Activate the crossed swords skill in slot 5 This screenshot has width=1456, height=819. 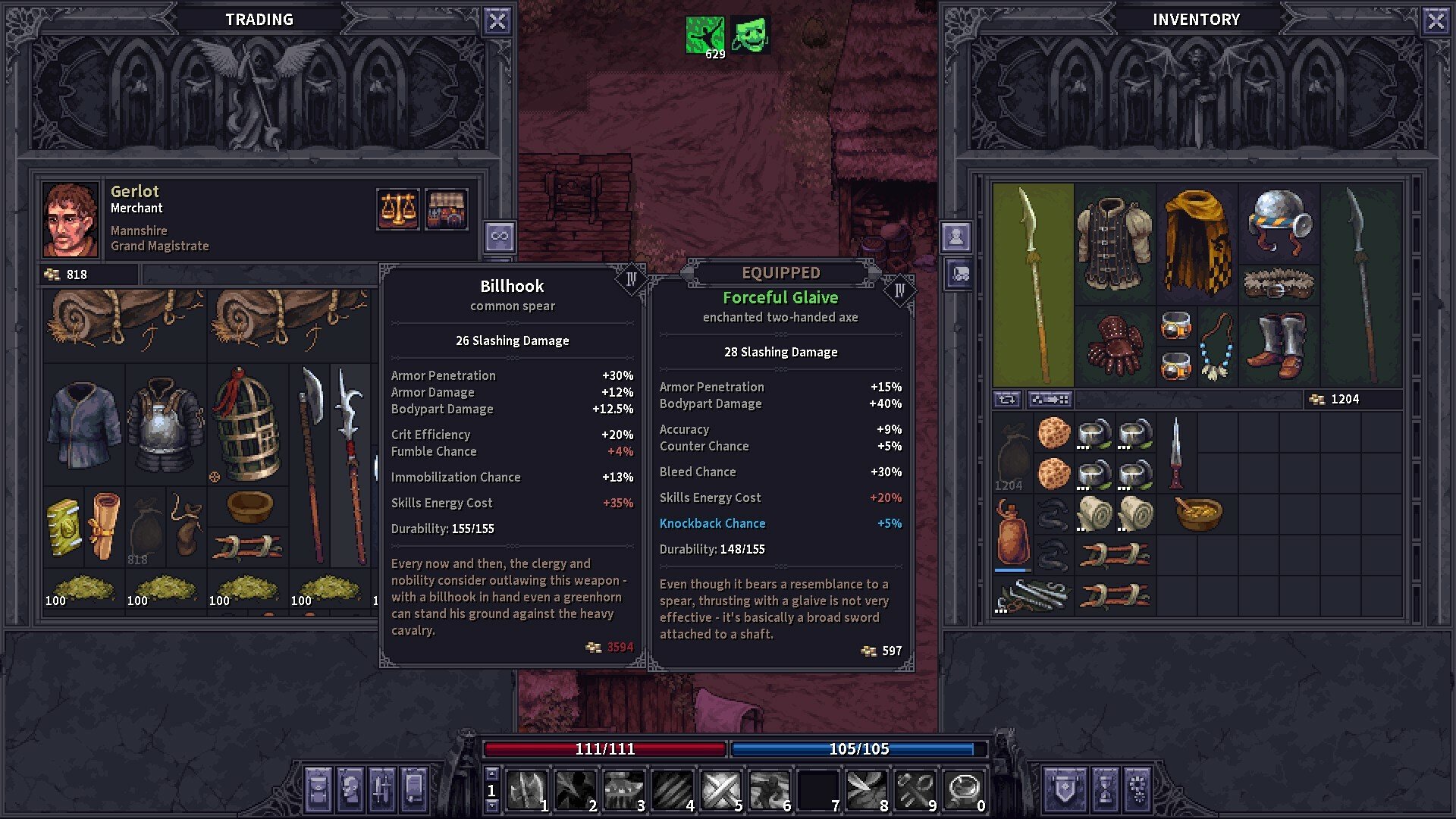pyautogui.click(x=720, y=790)
